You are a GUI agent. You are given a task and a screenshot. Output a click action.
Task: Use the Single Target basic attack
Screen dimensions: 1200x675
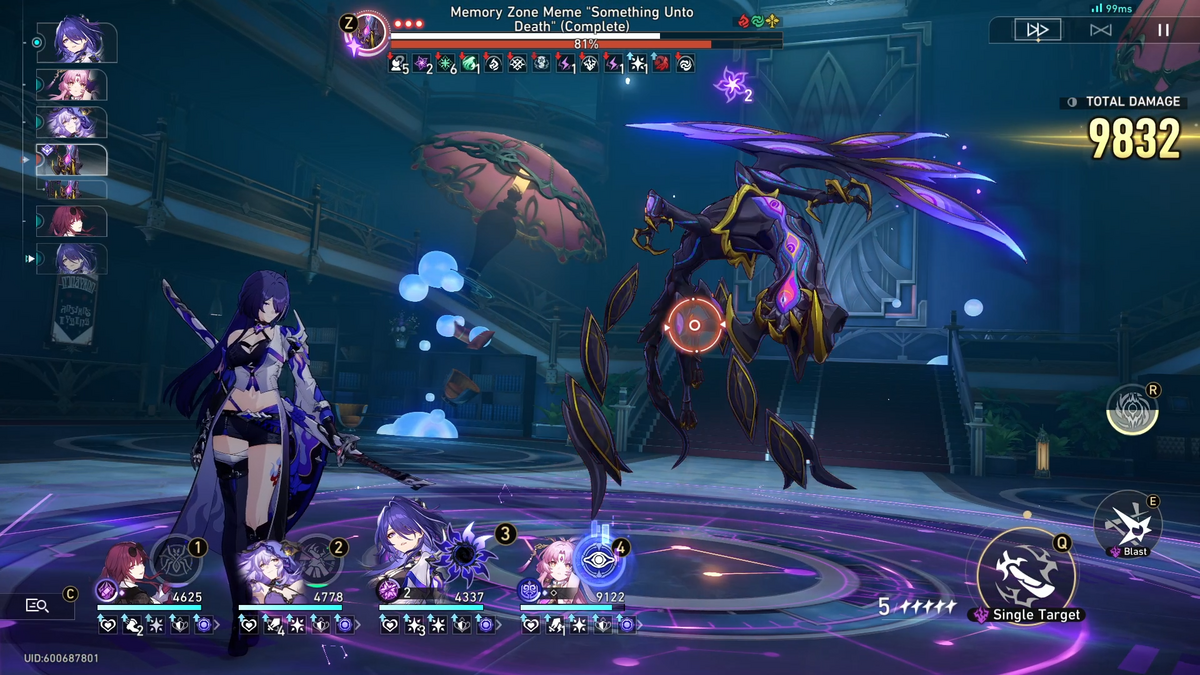(x=1027, y=572)
